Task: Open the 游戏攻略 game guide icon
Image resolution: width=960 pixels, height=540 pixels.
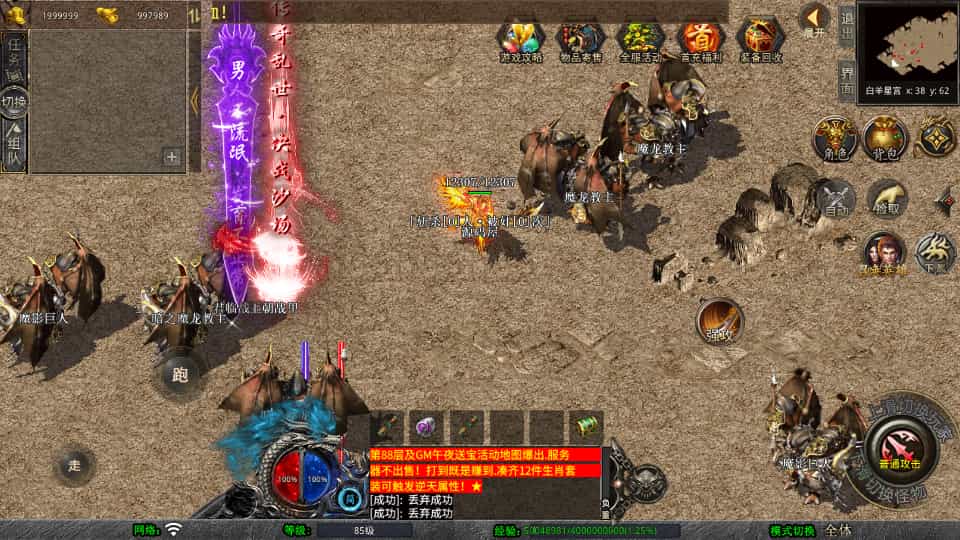Action: click(521, 40)
